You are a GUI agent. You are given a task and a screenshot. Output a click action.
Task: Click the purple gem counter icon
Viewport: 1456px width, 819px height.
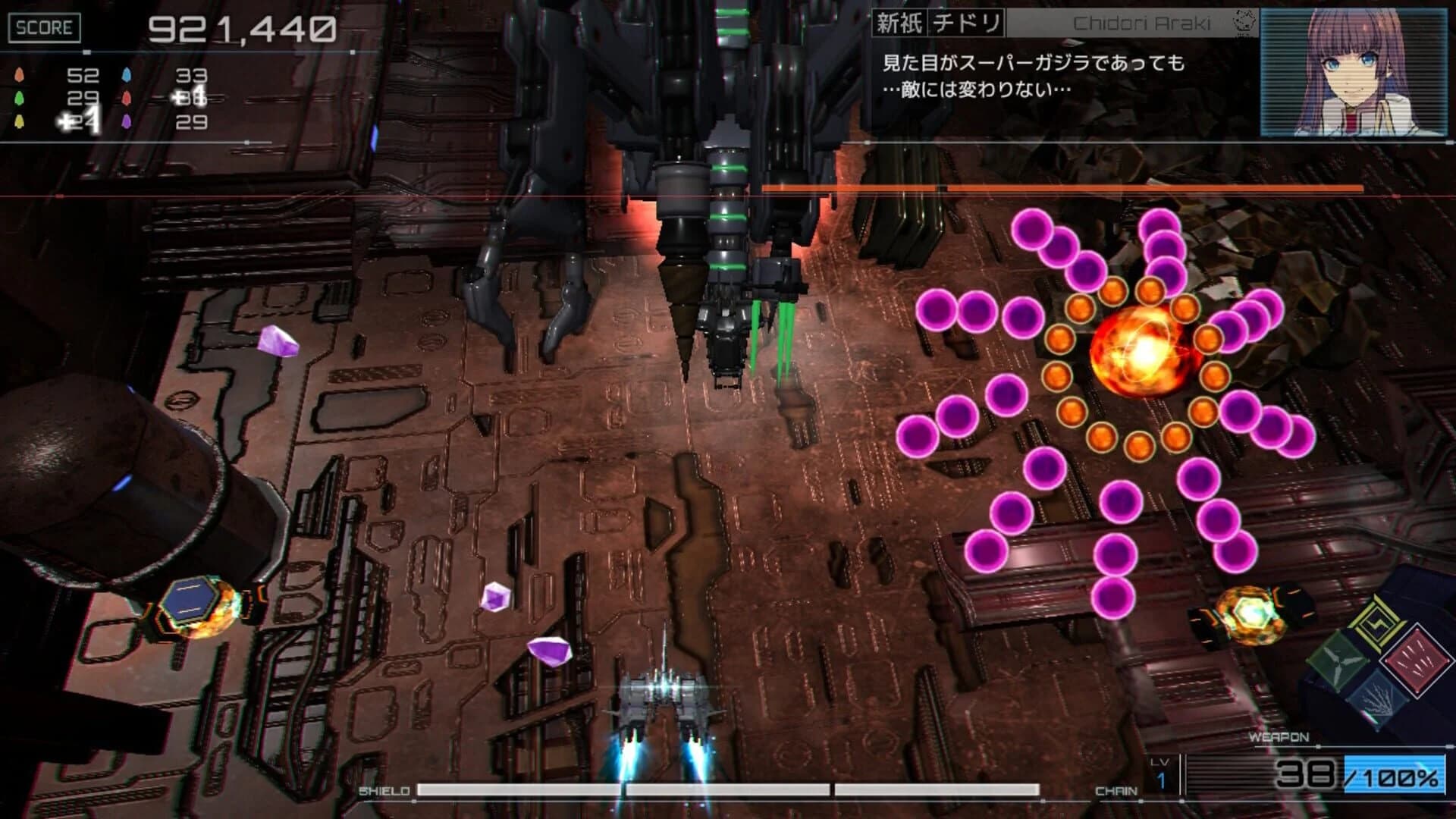coord(127,121)
